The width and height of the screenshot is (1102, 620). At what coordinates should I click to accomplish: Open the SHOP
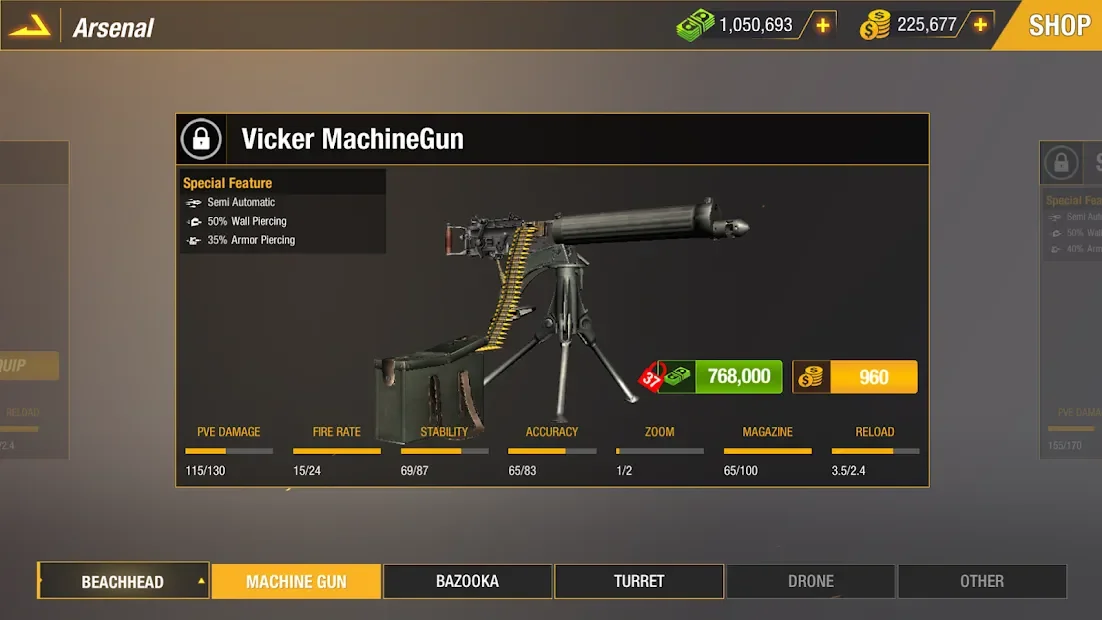(1058, 25)
